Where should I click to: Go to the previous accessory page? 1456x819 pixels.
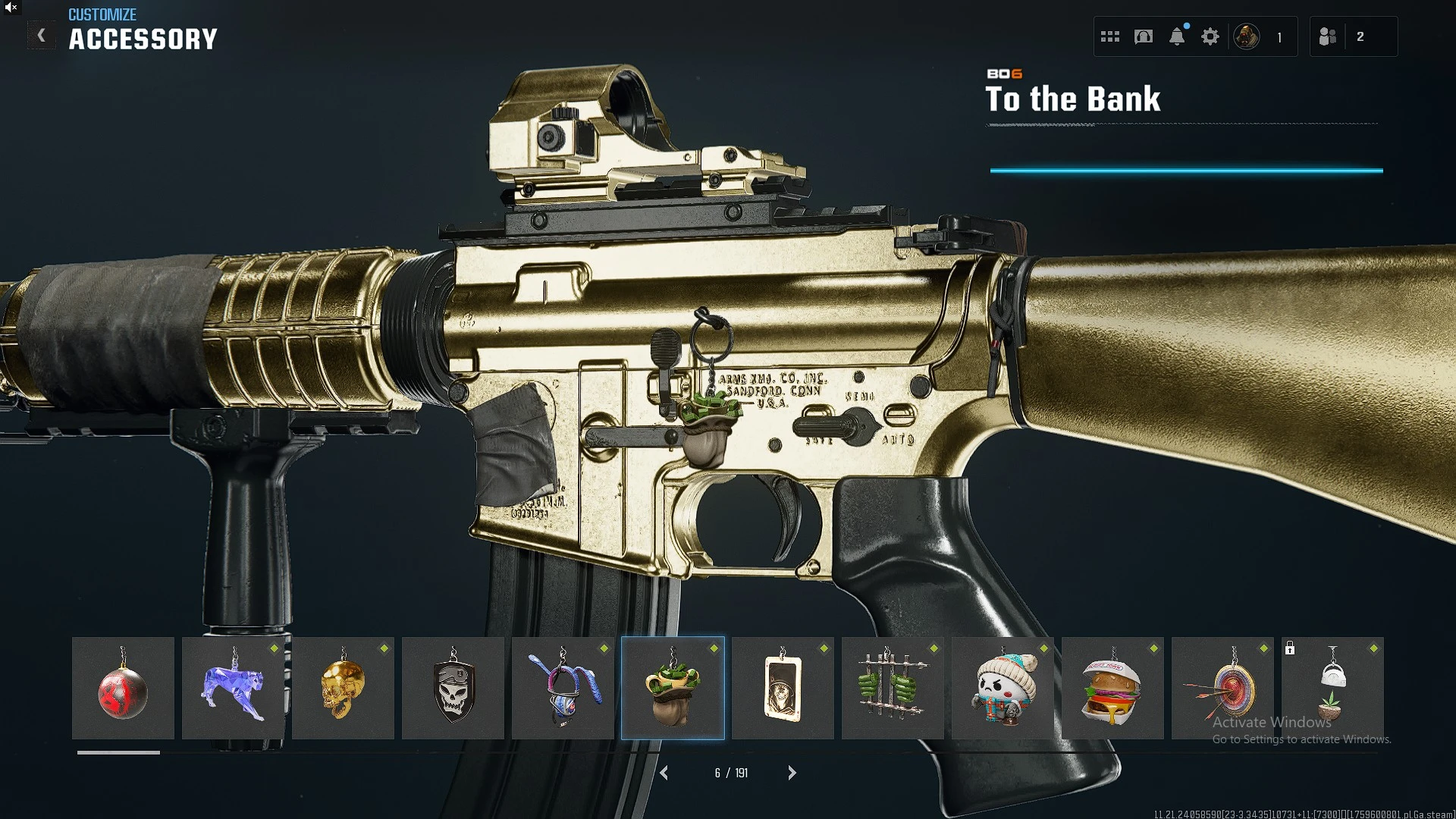click(x=664, y=773)
